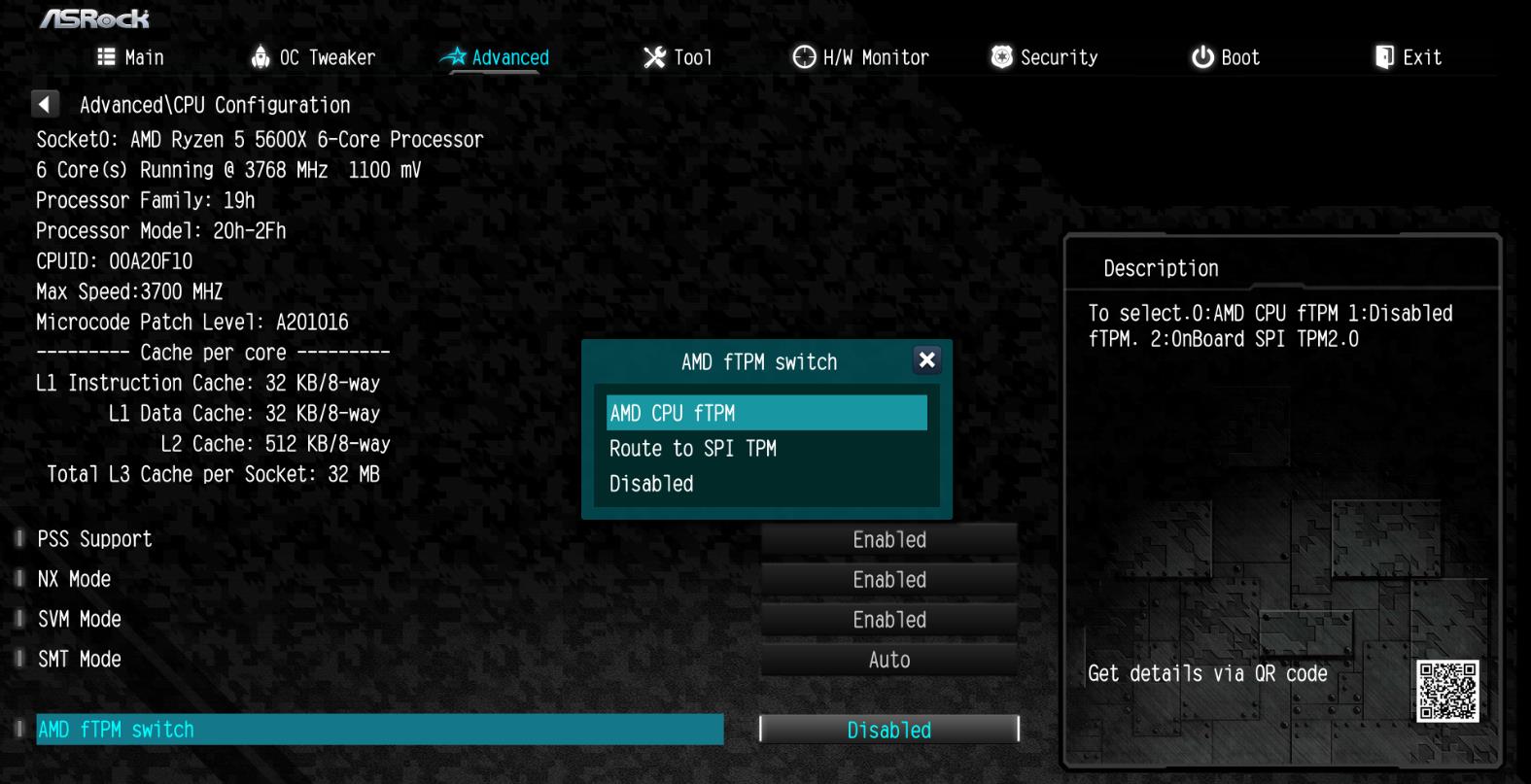Select the Security shield icon

click(x=998, y=56)
